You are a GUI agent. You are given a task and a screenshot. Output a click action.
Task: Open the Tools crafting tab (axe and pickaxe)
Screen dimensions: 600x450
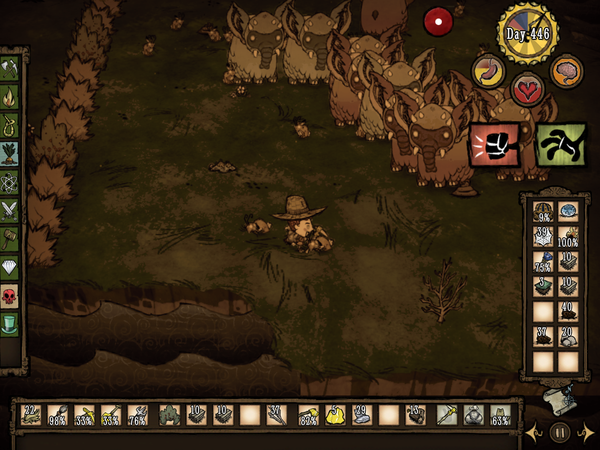pos(11,69)
